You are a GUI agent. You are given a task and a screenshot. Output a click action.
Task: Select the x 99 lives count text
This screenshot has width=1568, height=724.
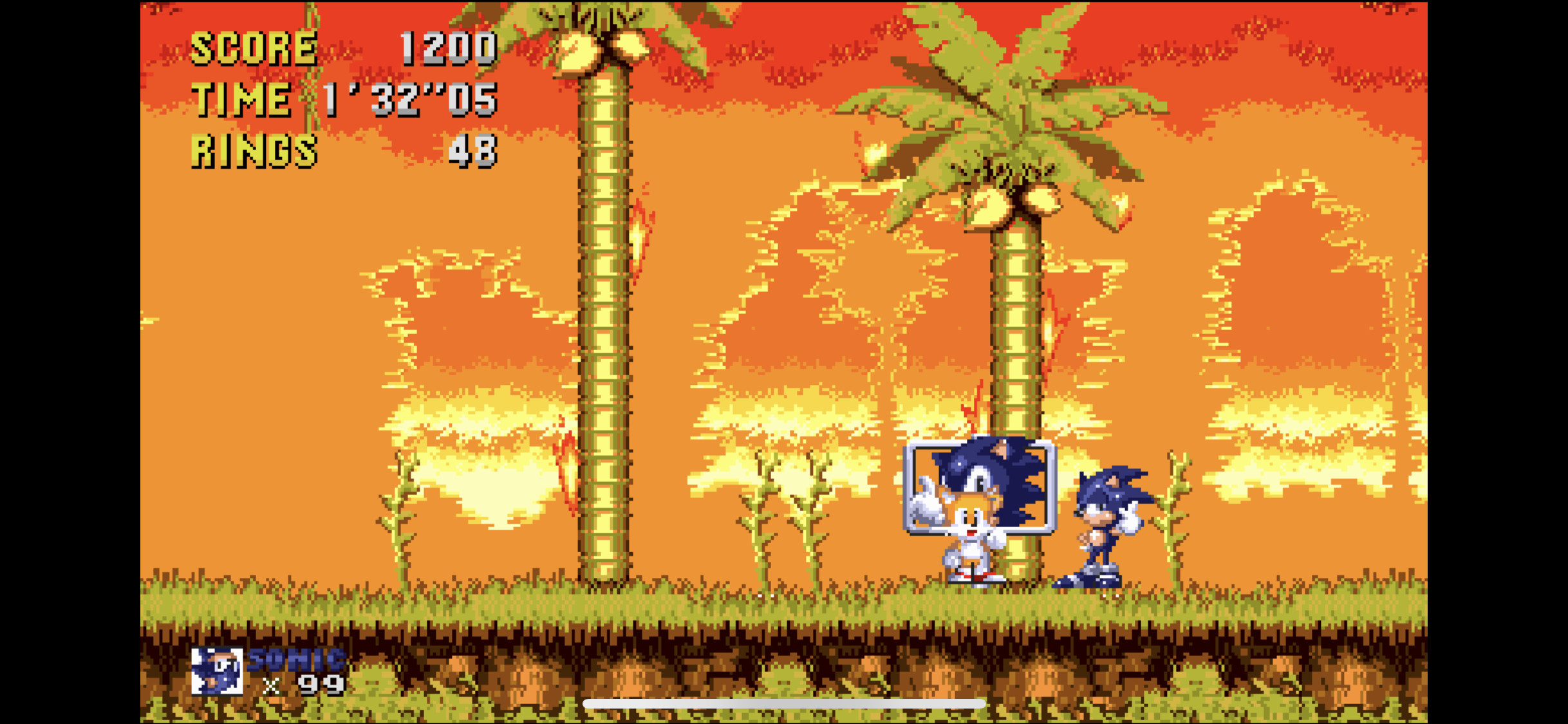tap(303, 685)
